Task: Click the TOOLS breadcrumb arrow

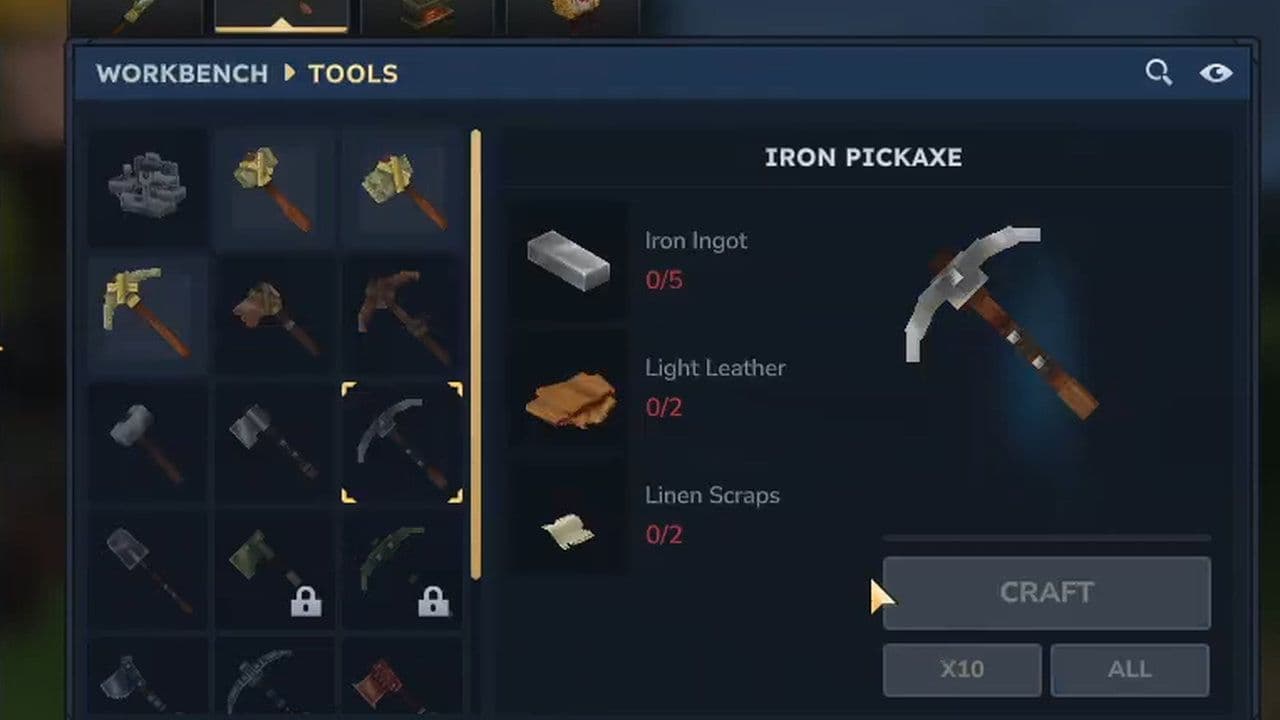Action: [x=288, y=73]
